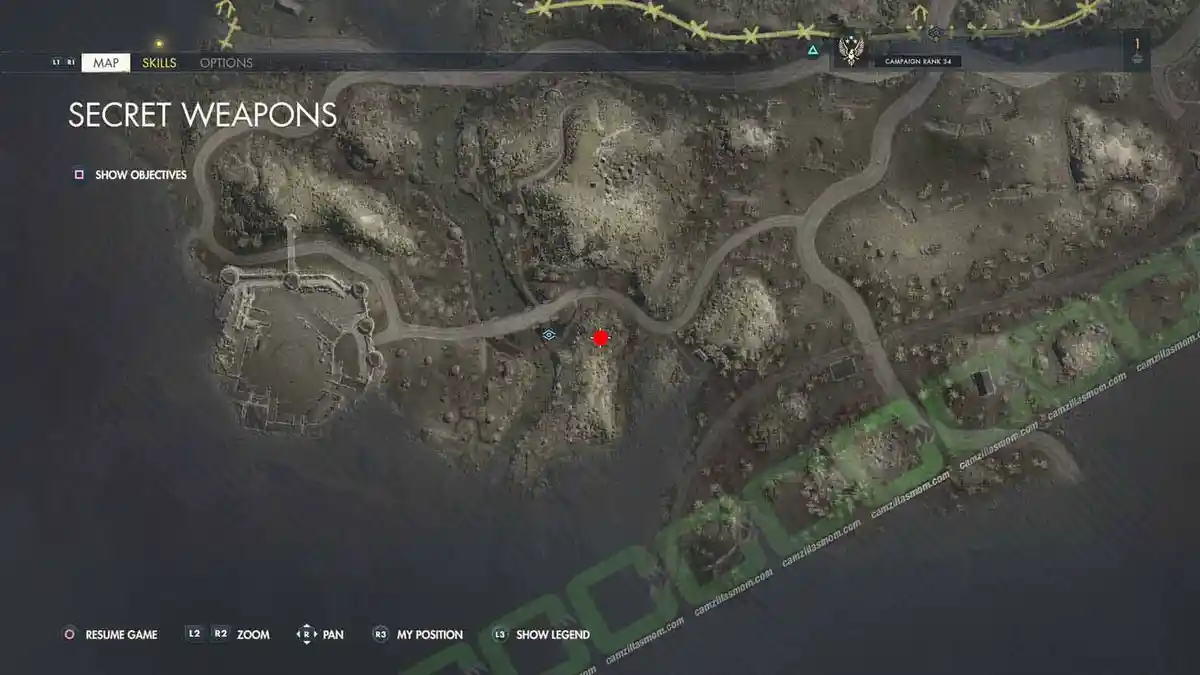Open the Options tab
The width and height of the screenshot is (1200, 675).
pos(226,63)
